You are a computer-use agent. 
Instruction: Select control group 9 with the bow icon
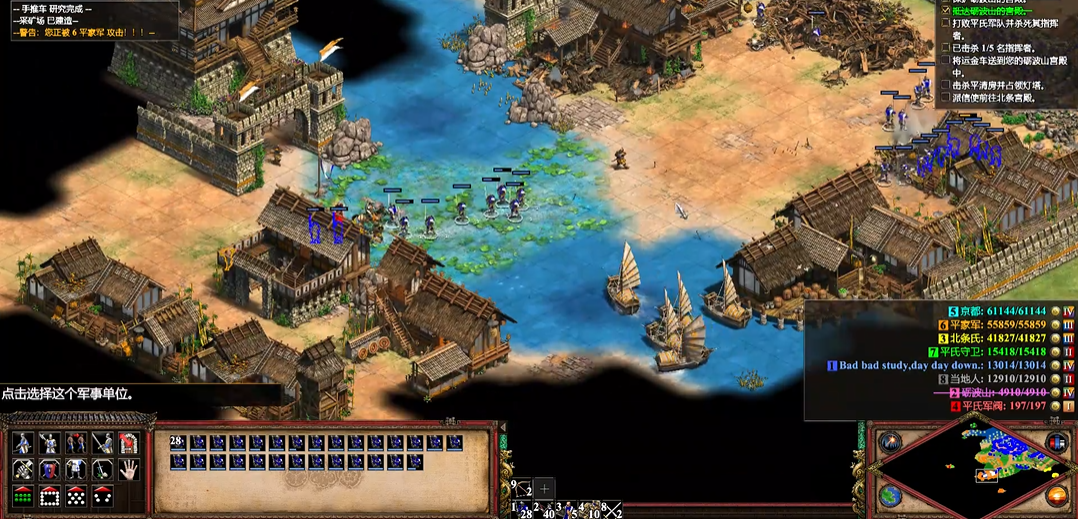[x=521, y=489]
